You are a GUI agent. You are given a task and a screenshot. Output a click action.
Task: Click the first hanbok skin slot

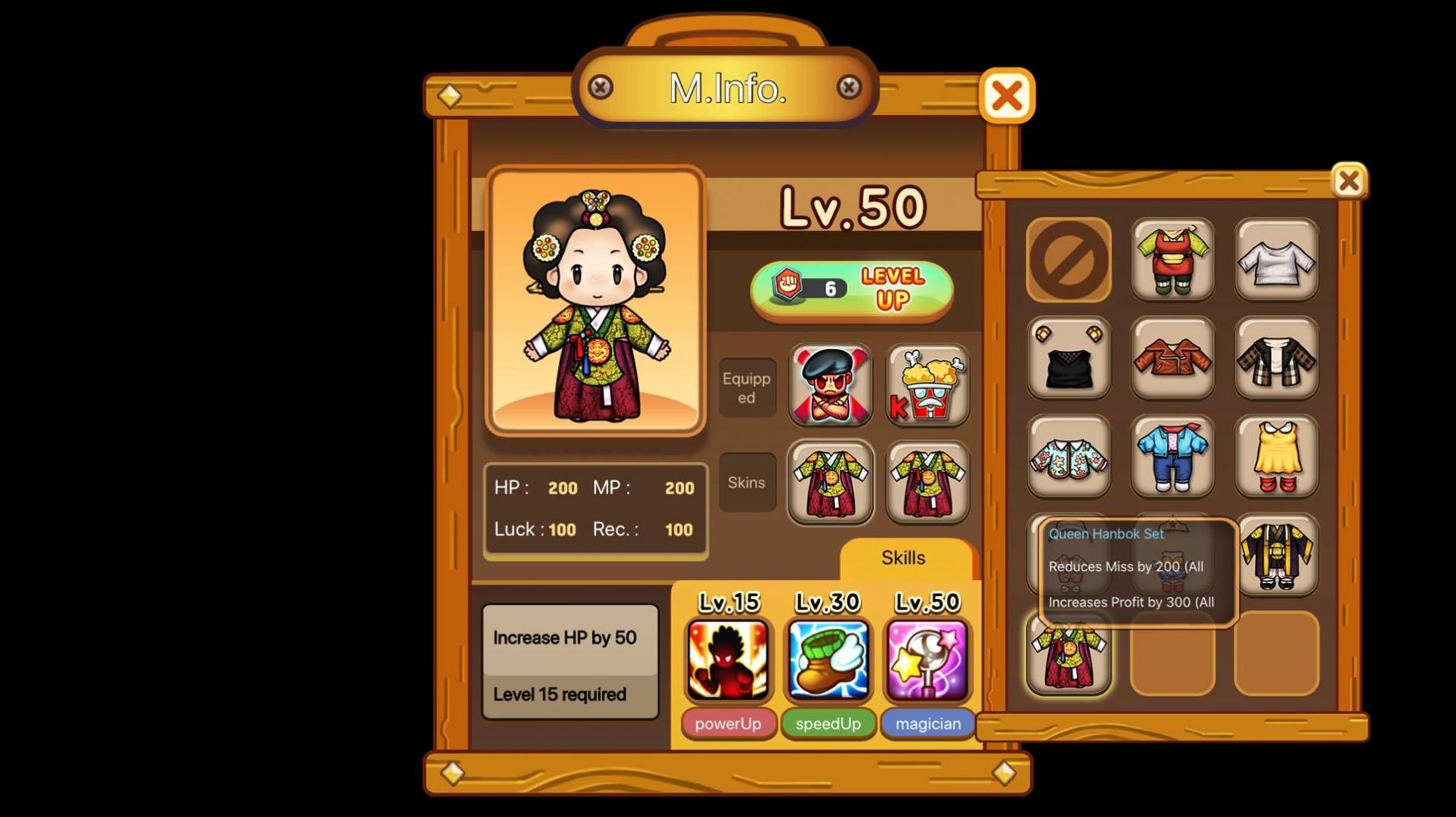click(x=830, y=484)
